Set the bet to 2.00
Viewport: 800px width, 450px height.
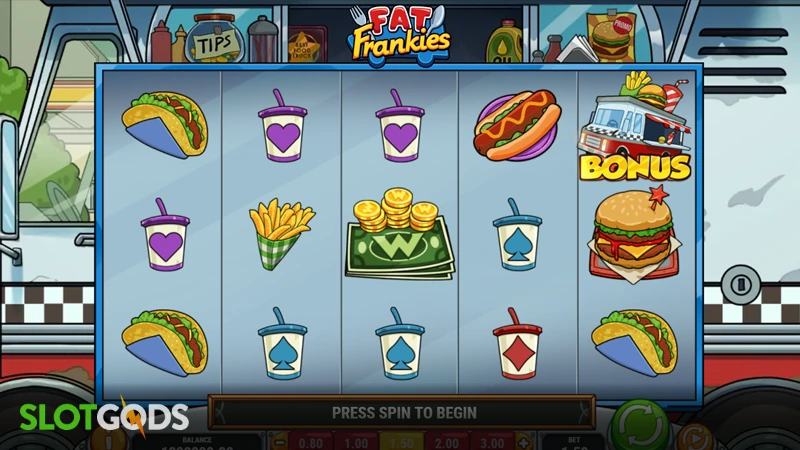point(450,442)
